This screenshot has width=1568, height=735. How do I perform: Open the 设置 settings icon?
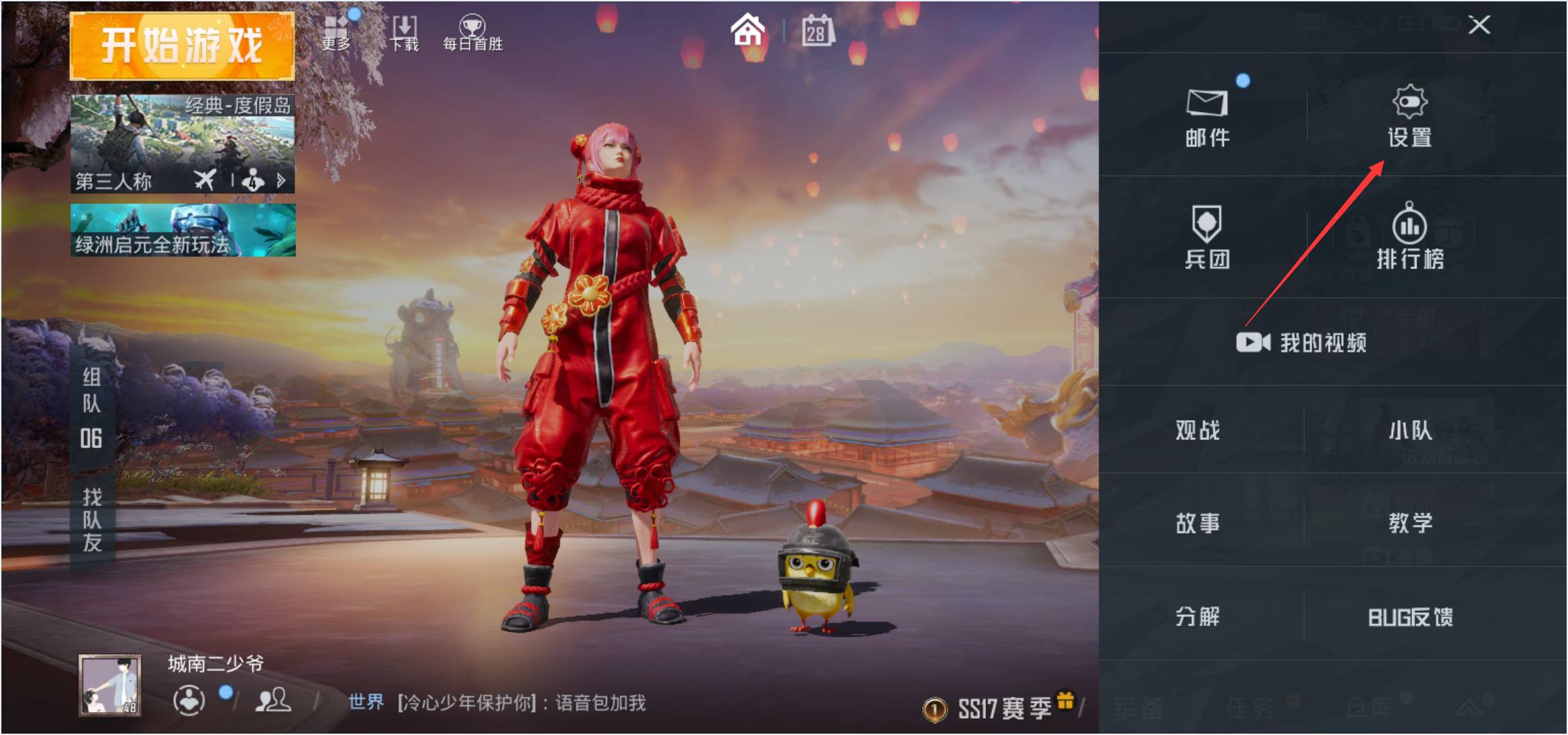1411,115
